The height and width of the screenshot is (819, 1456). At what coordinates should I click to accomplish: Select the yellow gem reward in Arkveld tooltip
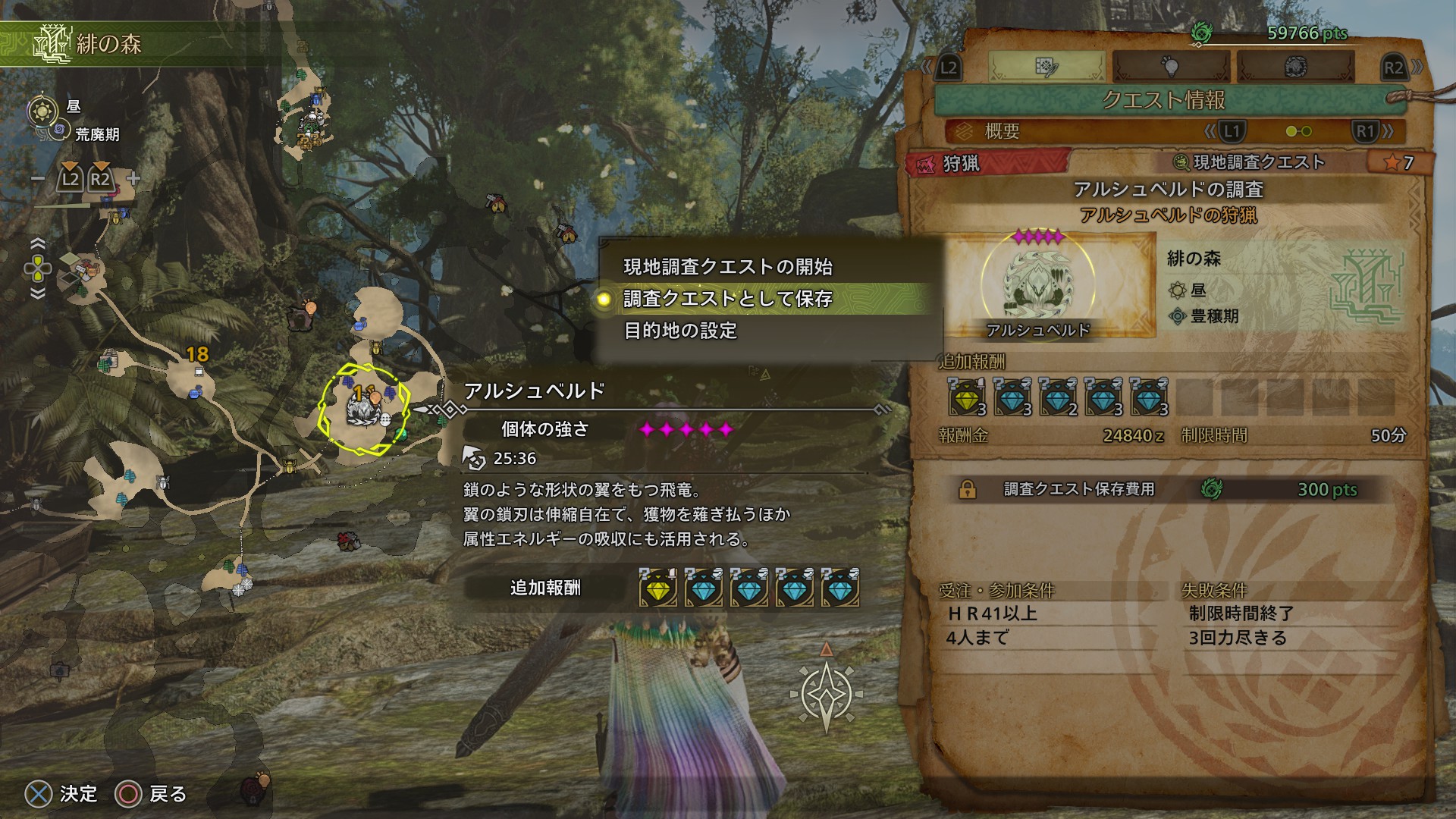coord(658,588)
